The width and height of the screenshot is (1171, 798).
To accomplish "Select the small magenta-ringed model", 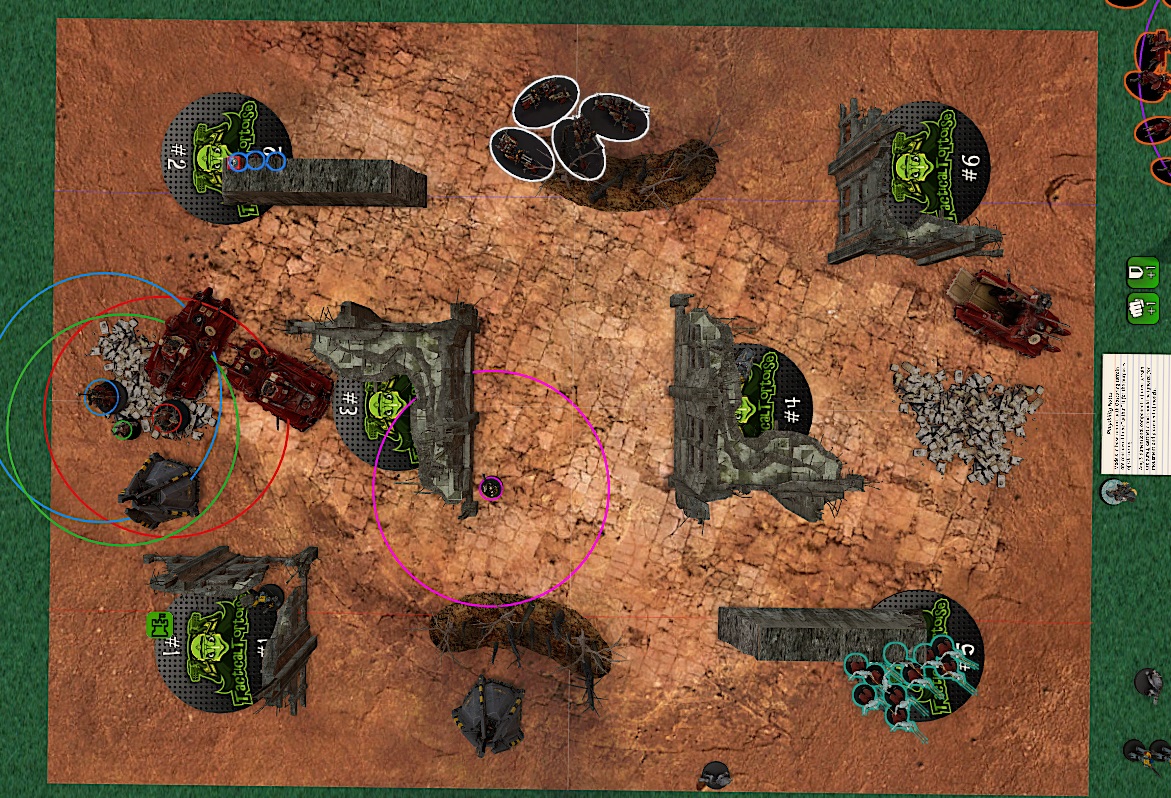I will (490, 488).
